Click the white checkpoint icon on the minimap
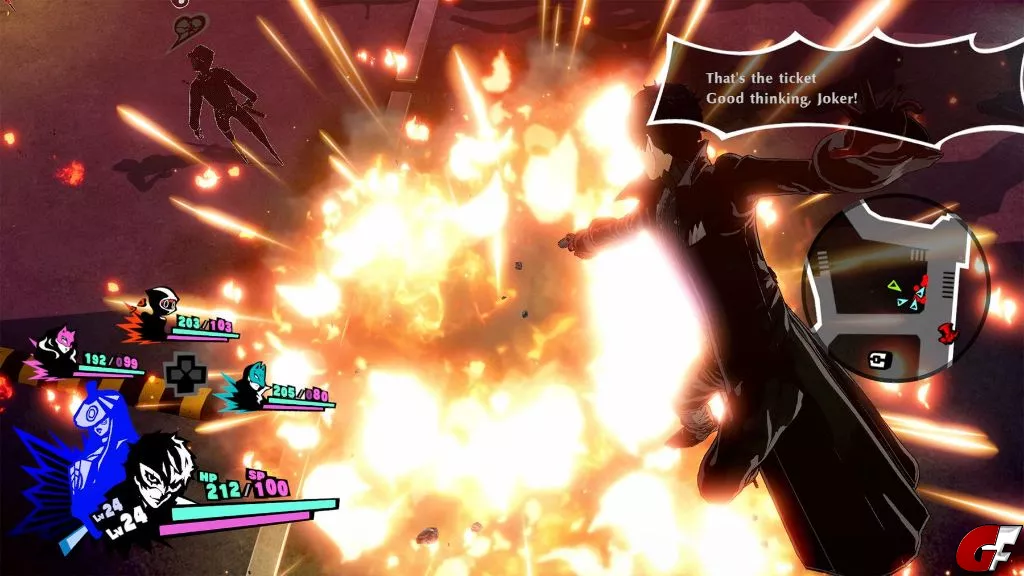 [x=878, y=362]
